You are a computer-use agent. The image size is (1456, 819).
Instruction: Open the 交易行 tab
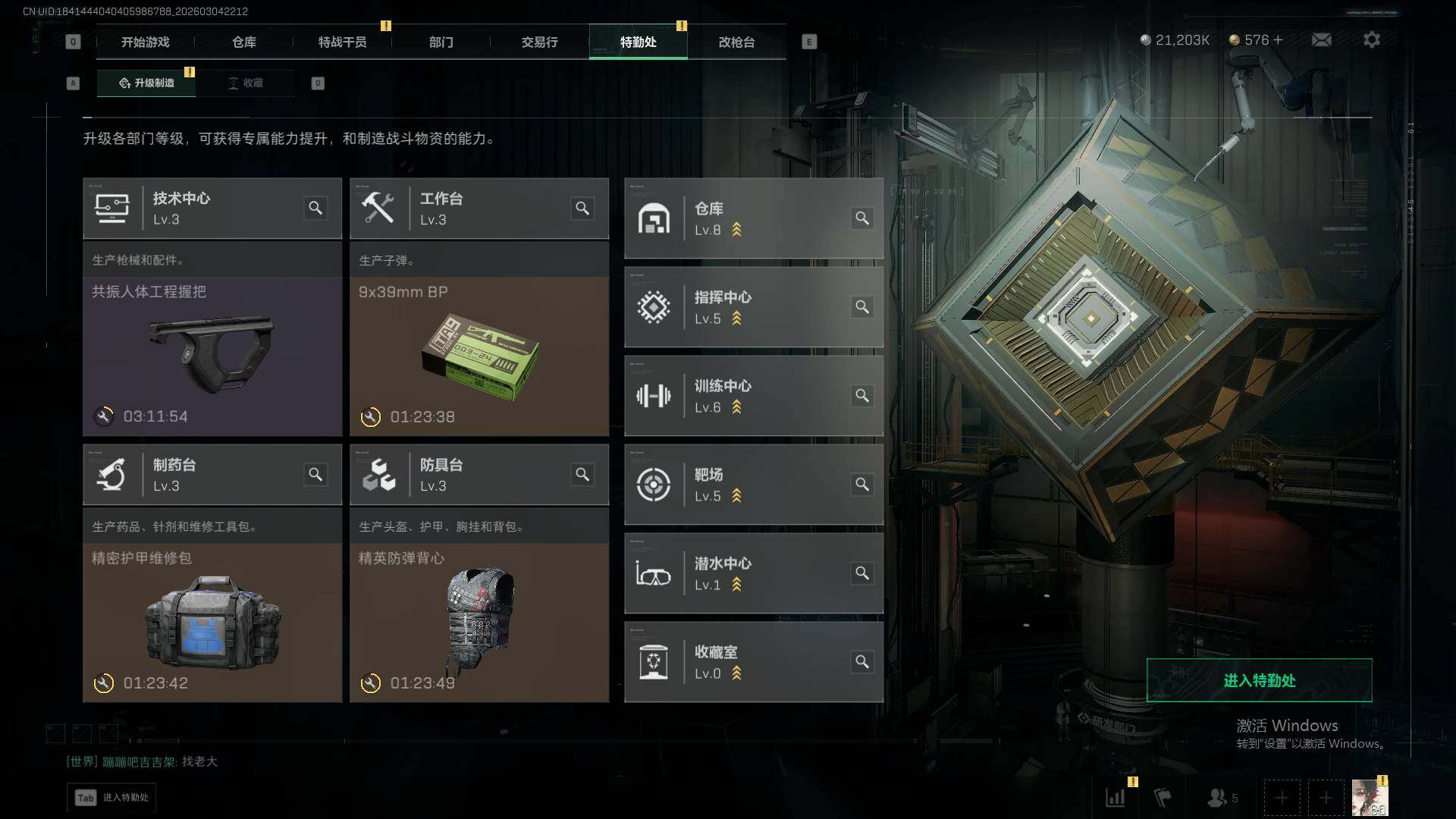click(x=539, y=42)
